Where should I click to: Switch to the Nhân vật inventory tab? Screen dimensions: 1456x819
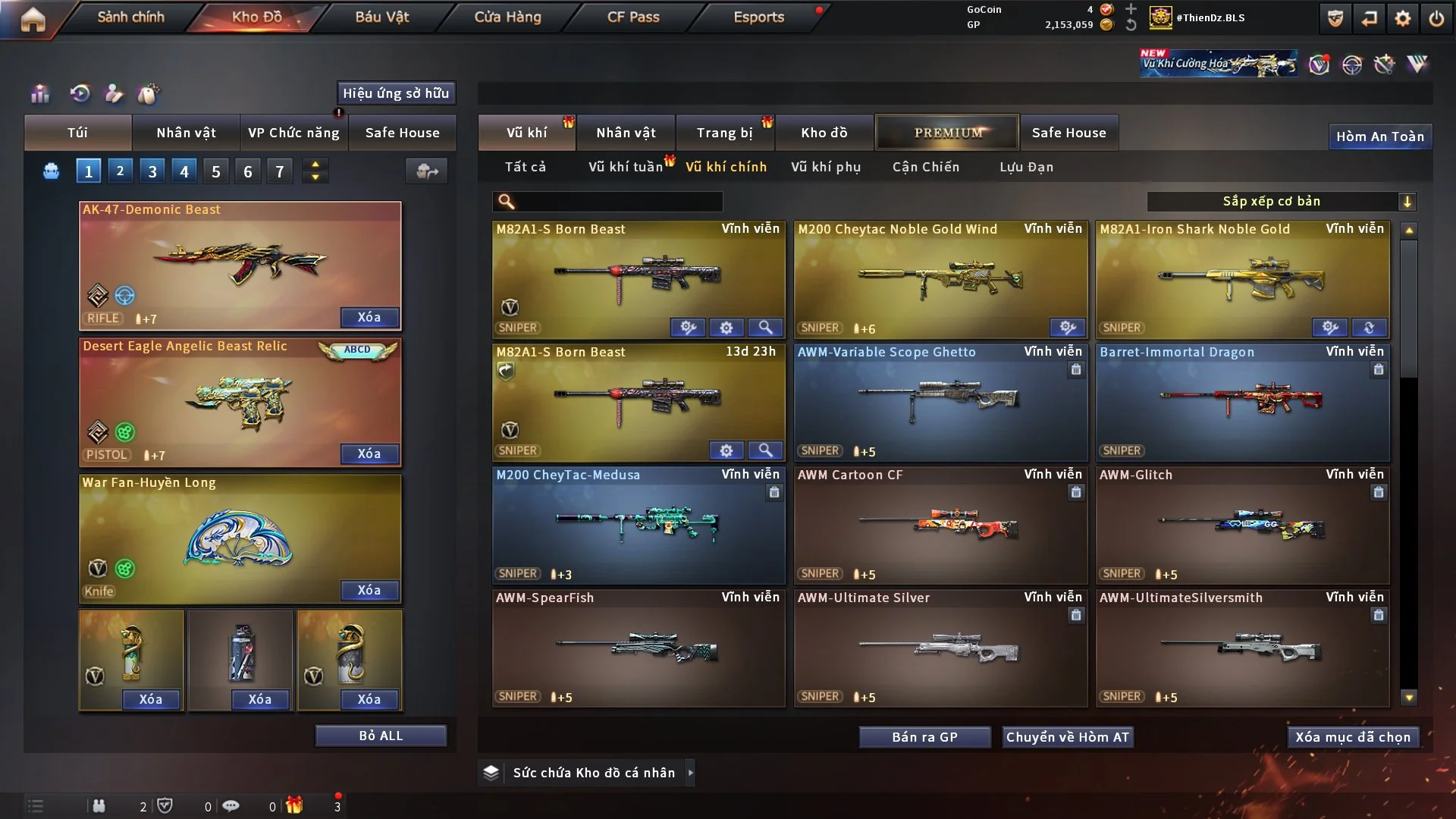626,133
